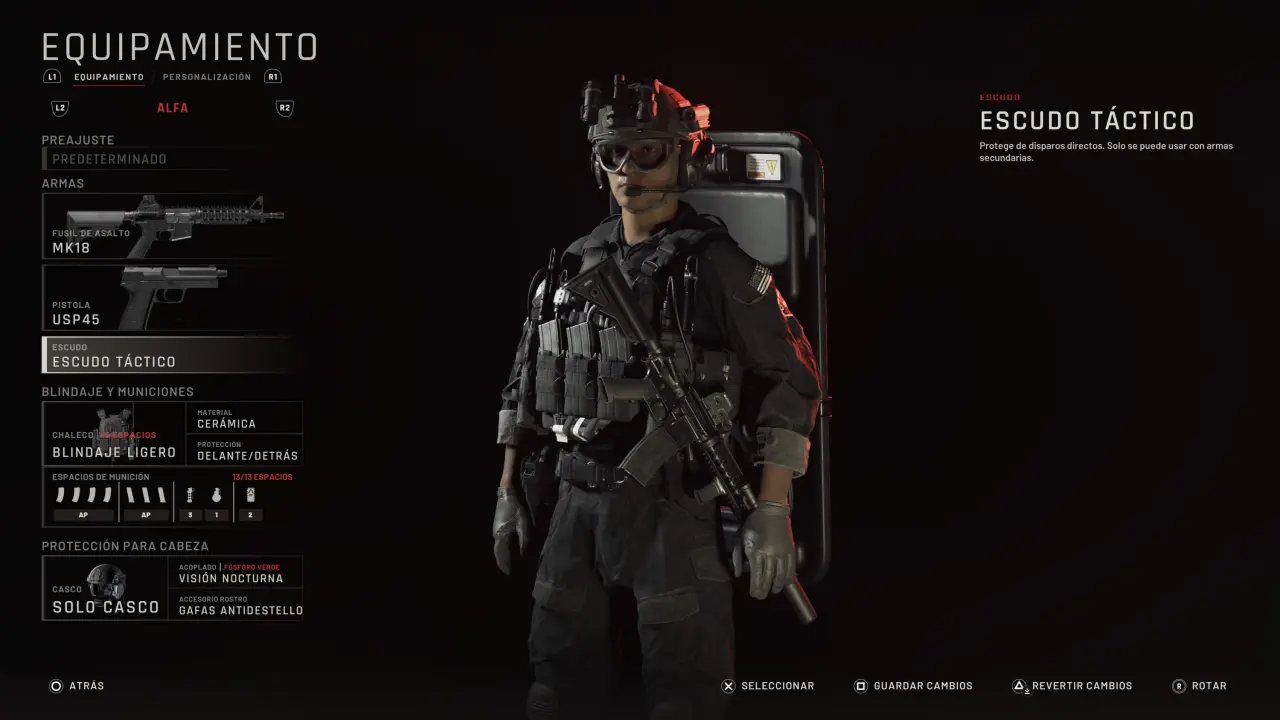
Task: Open the Visión Nocturna attachment option
Action: [236, 573]
